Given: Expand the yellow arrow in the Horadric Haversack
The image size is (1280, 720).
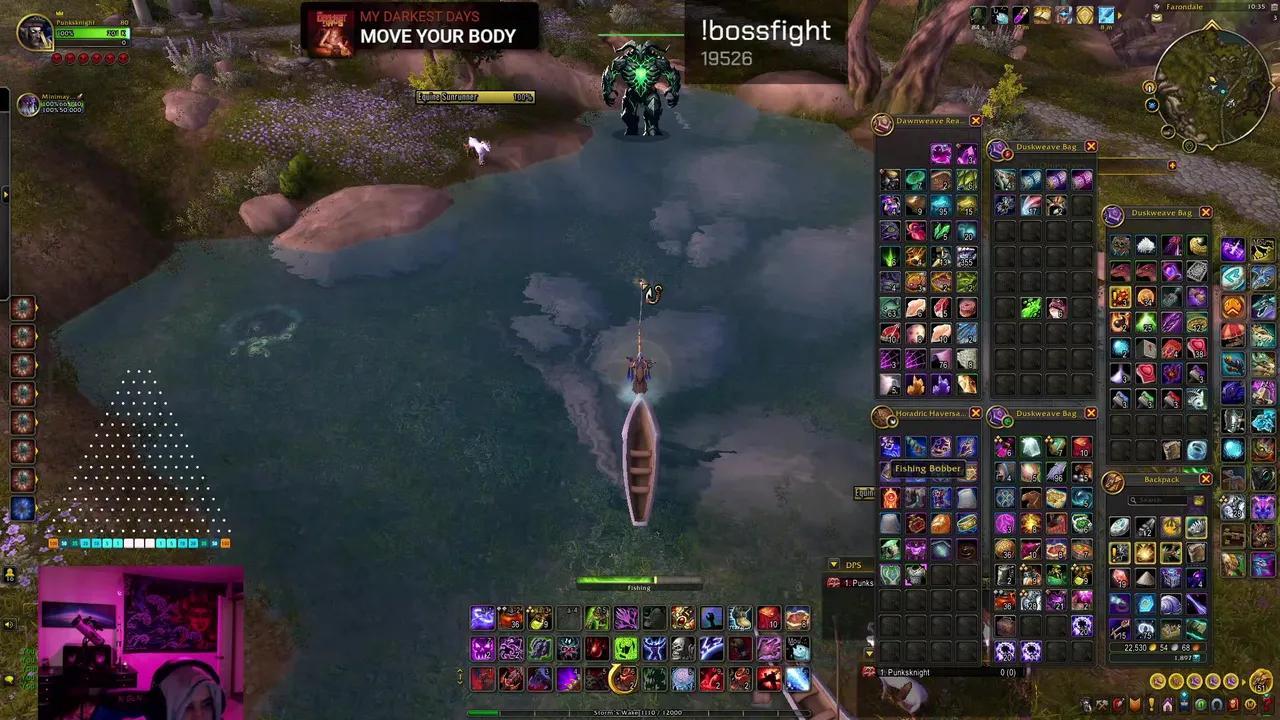Looking at the screenshot, I should click(x=867, y=652).
